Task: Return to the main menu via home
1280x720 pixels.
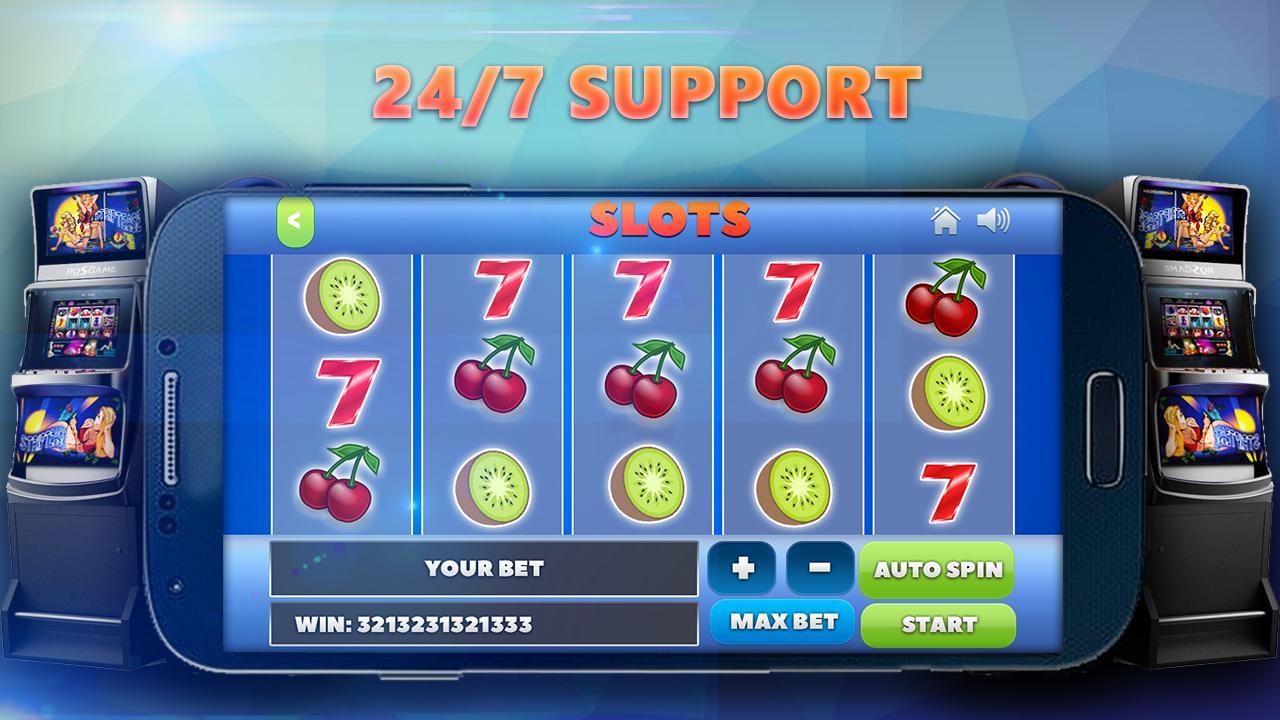Action: [946, 222]
